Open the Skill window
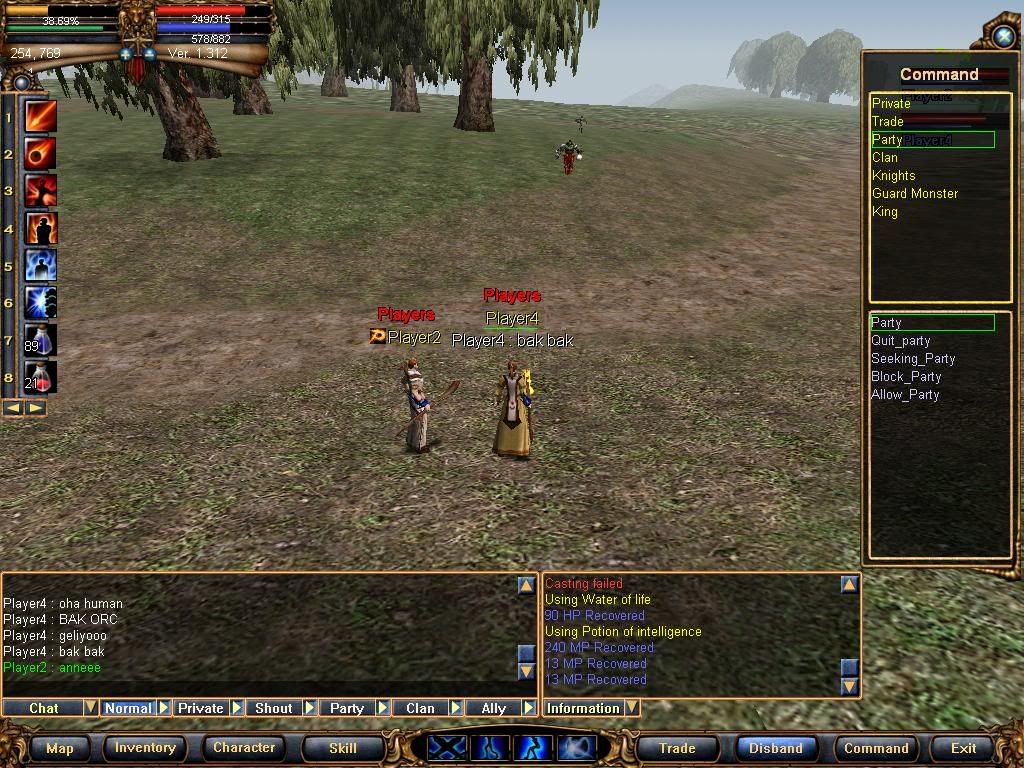1024x768 pixels. click(343, 748)
